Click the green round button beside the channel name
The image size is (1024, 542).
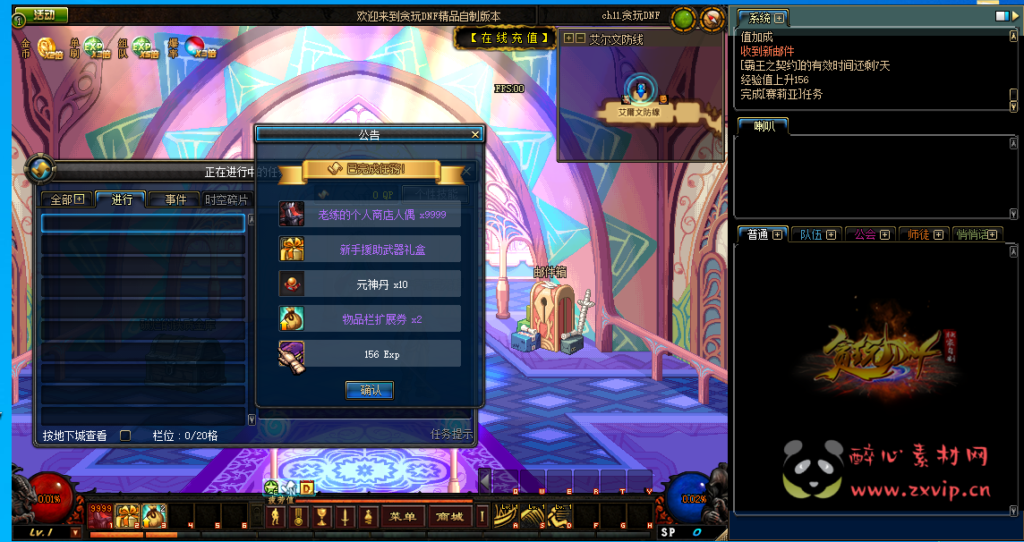[683, 18]
